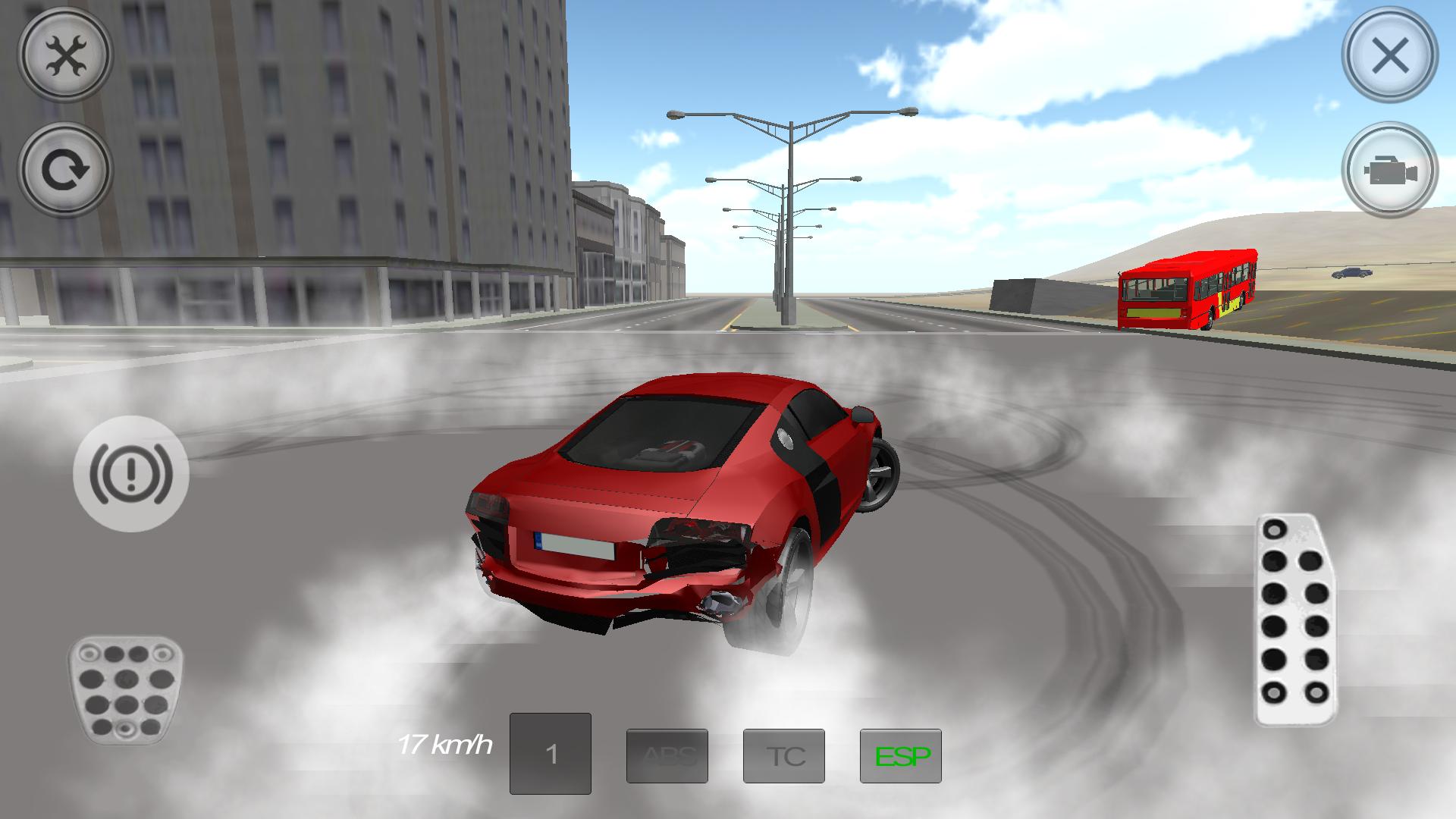Tap the 17 km/h speed display
The height and width of the screenshot is (819, 1456).
coord(445,746)
